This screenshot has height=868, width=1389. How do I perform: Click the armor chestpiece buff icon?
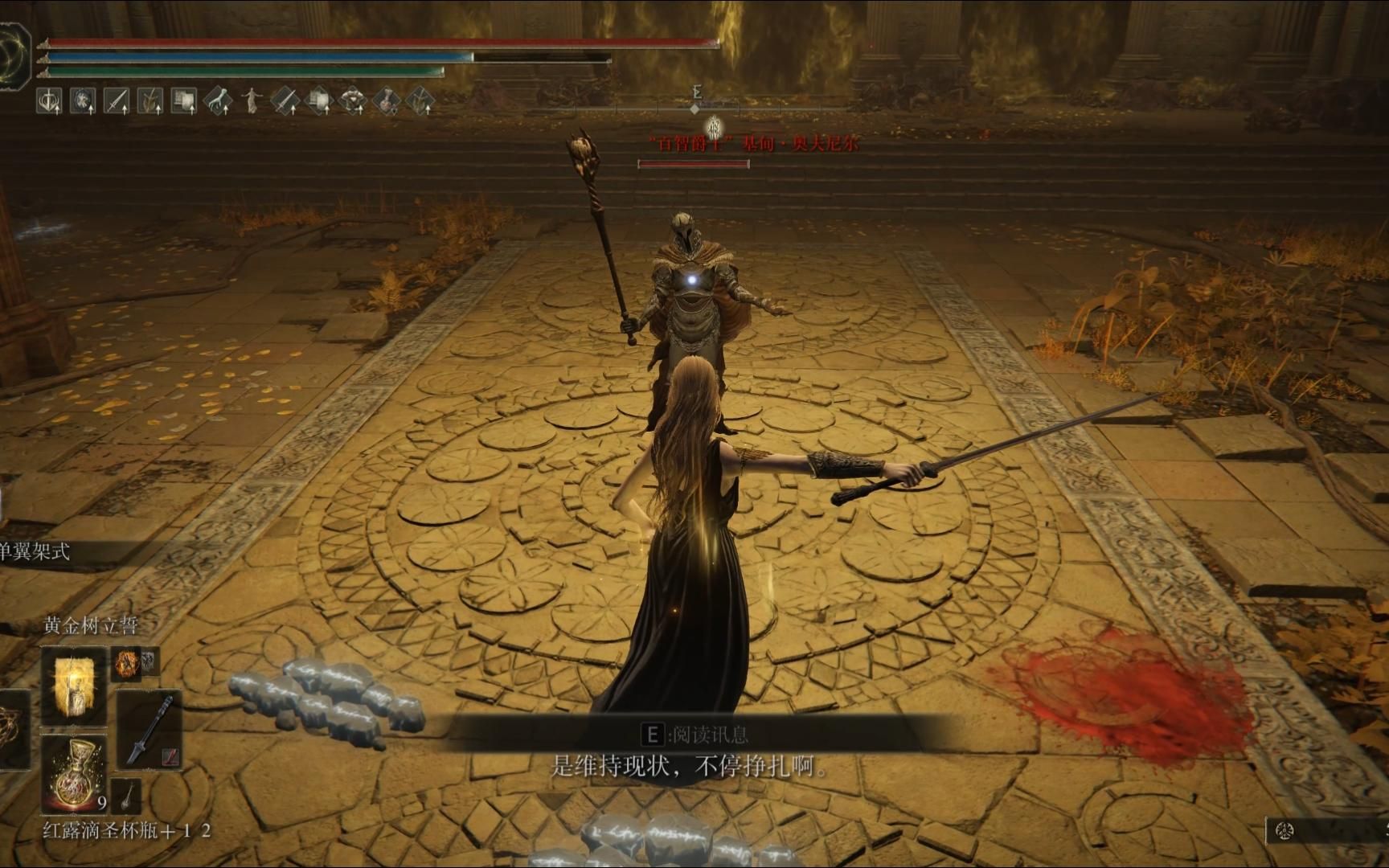tap(352, 101)
